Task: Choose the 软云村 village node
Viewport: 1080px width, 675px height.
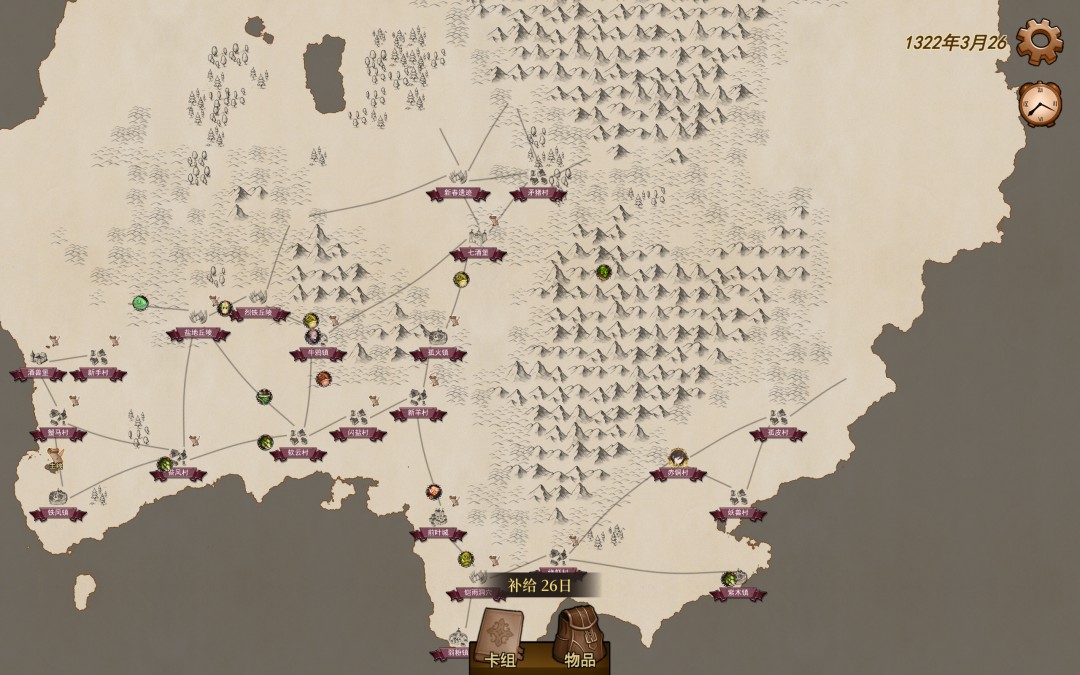Action: [298, 453]
